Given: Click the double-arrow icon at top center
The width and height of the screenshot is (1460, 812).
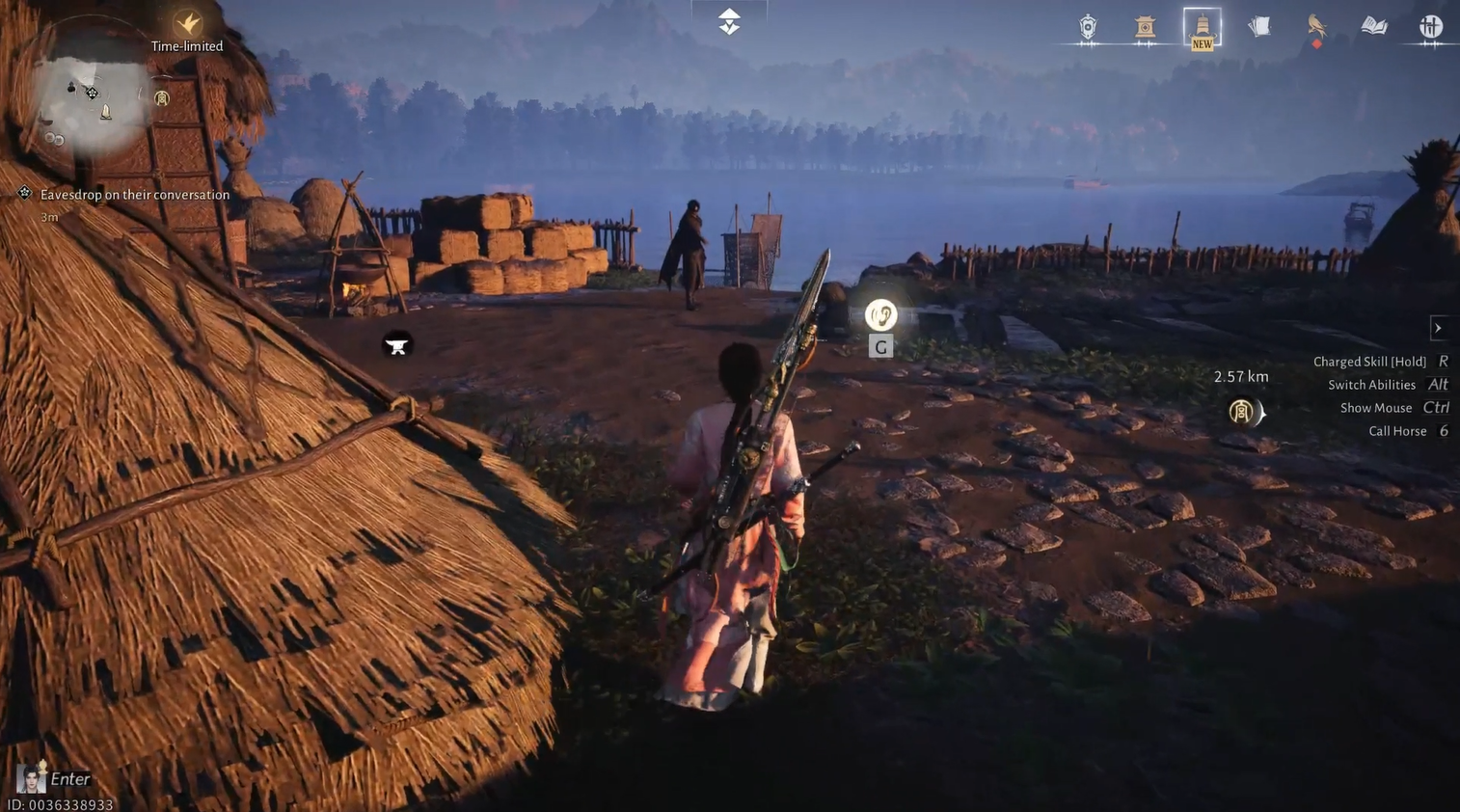Looking at the screenshot, I should (729, 21).
